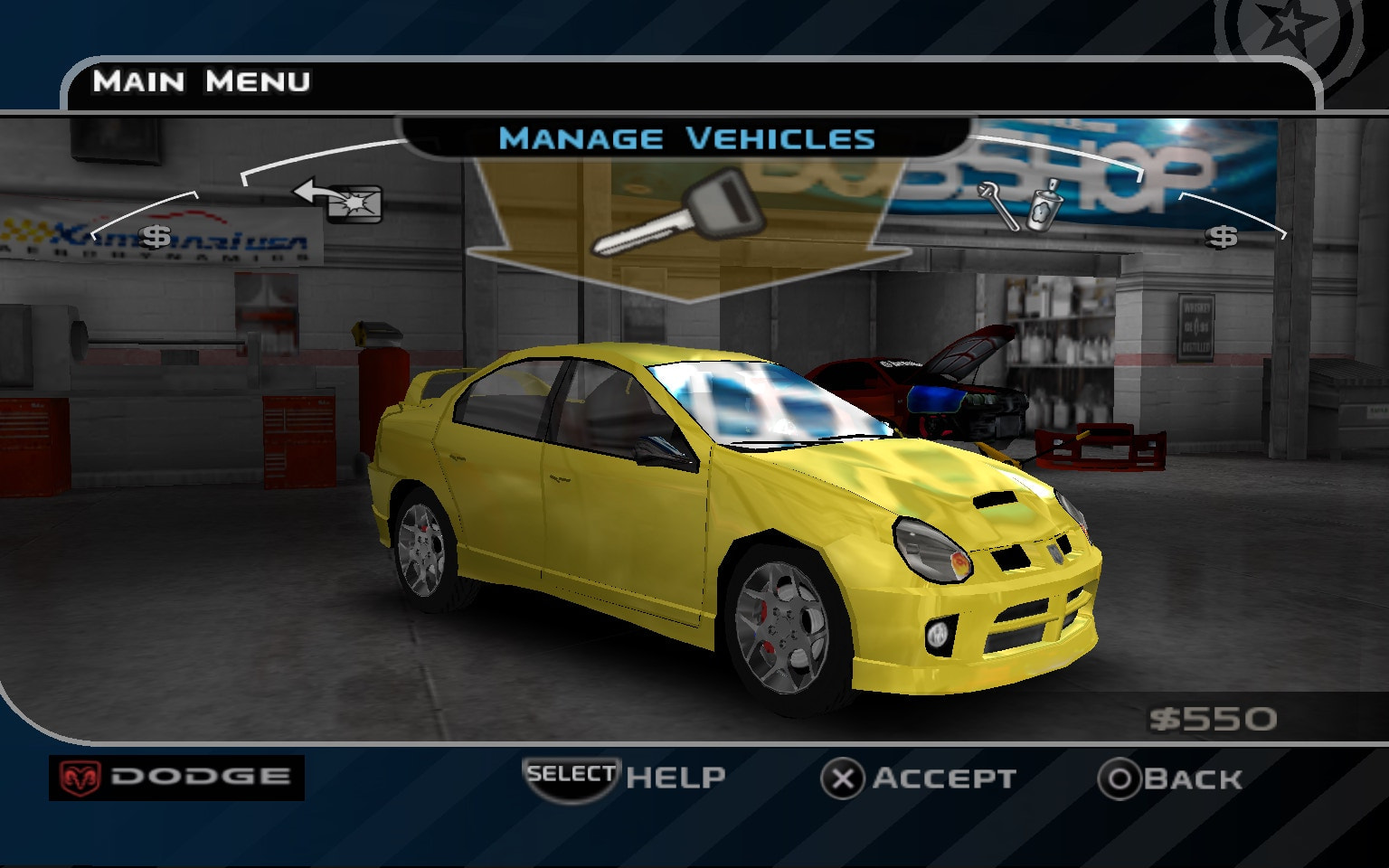The width and height of the screenshot is (1389, 868).
Task: Click the SELECT Help button icon
Action: [572, 775]
